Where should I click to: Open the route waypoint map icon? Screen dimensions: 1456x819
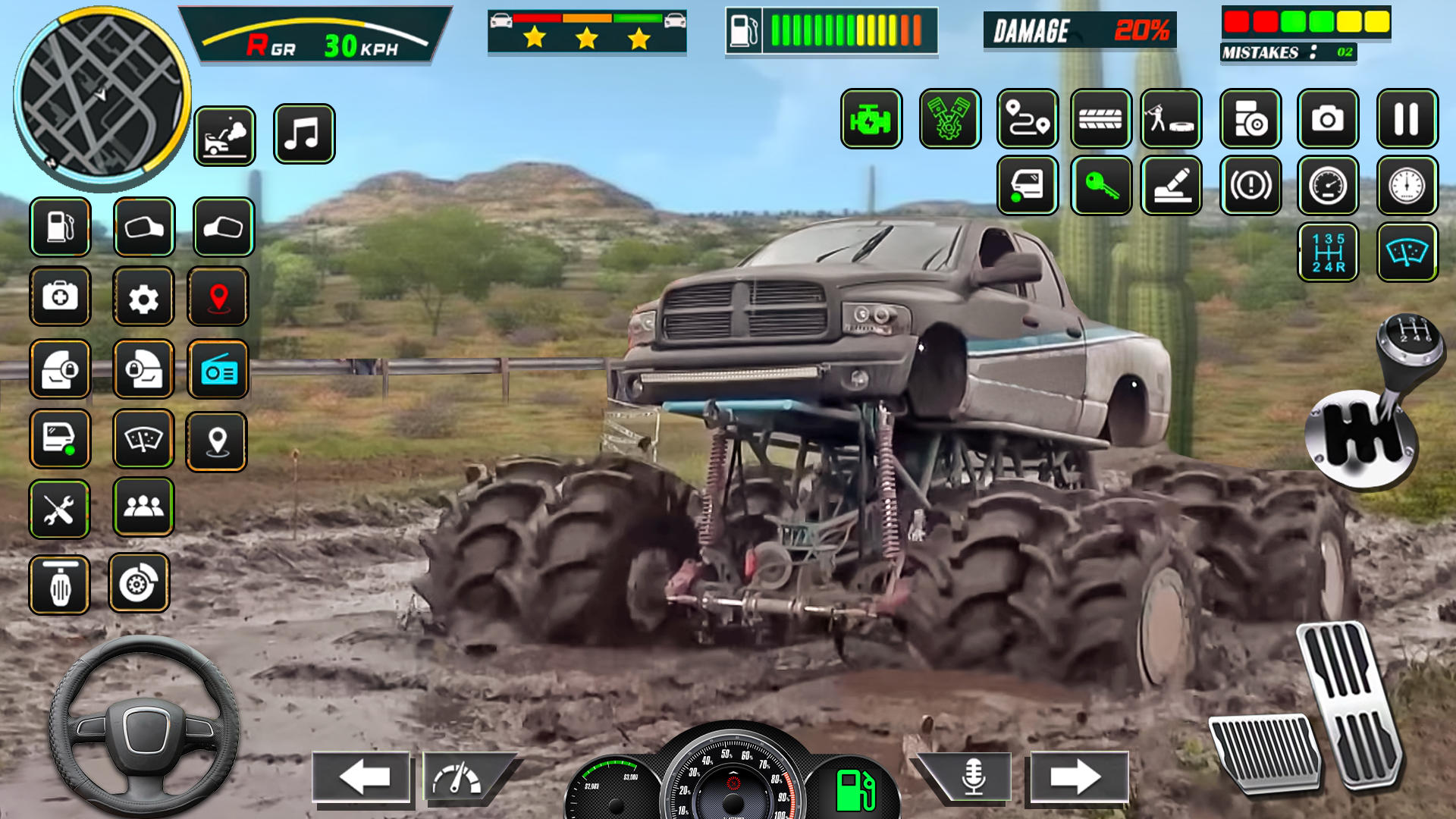pos(1028,118)
